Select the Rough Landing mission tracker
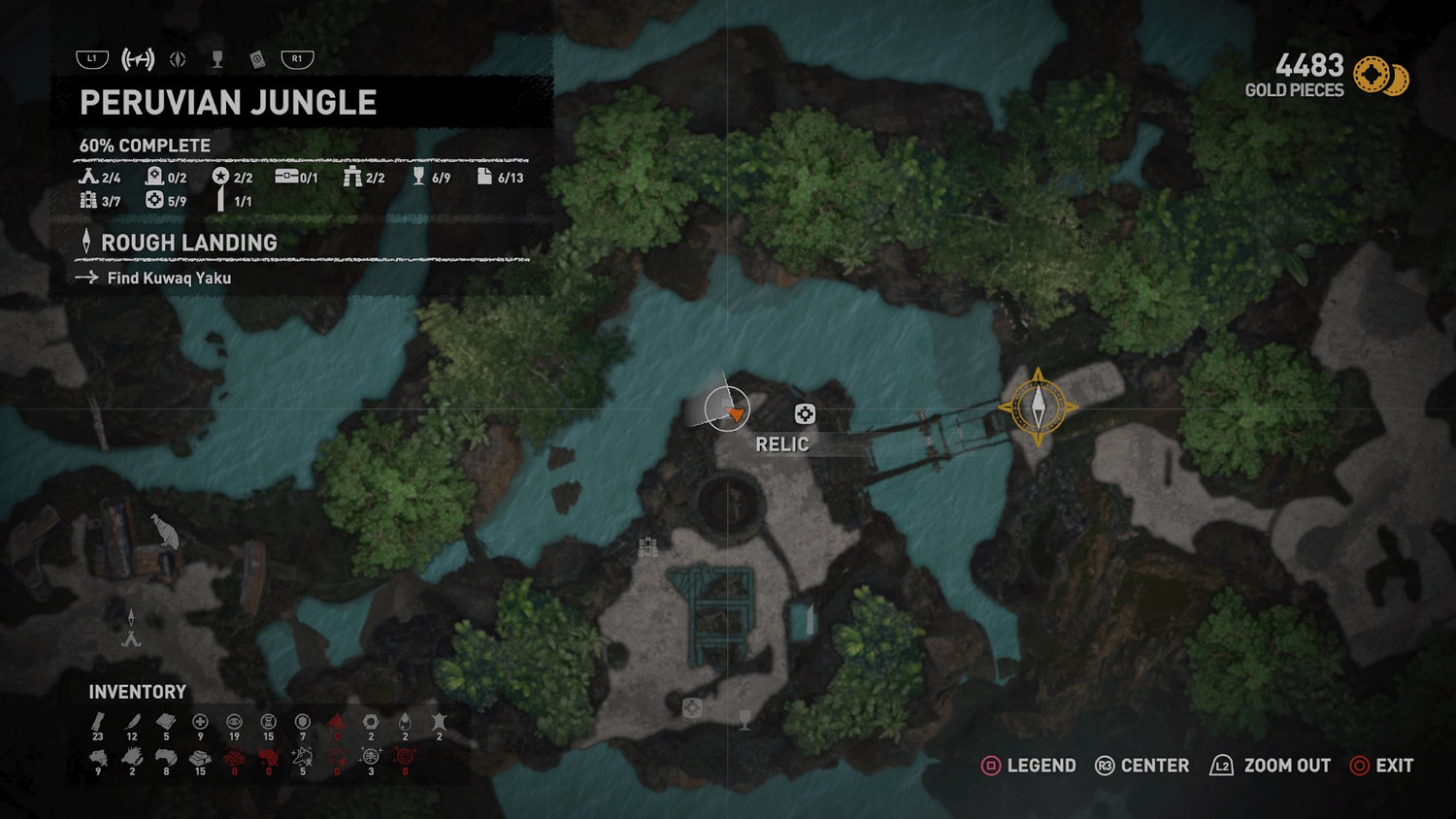This screenshot has height=819, width=1456. click(189, 243)
